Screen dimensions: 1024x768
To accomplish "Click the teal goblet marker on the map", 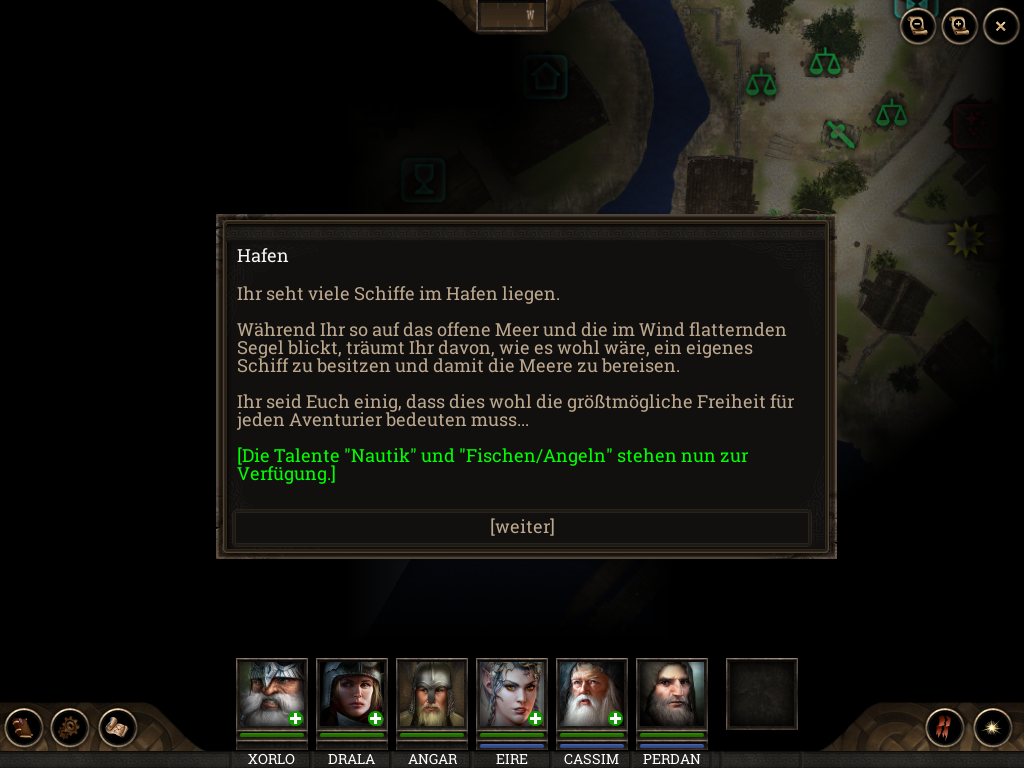I will coord(424,180).
